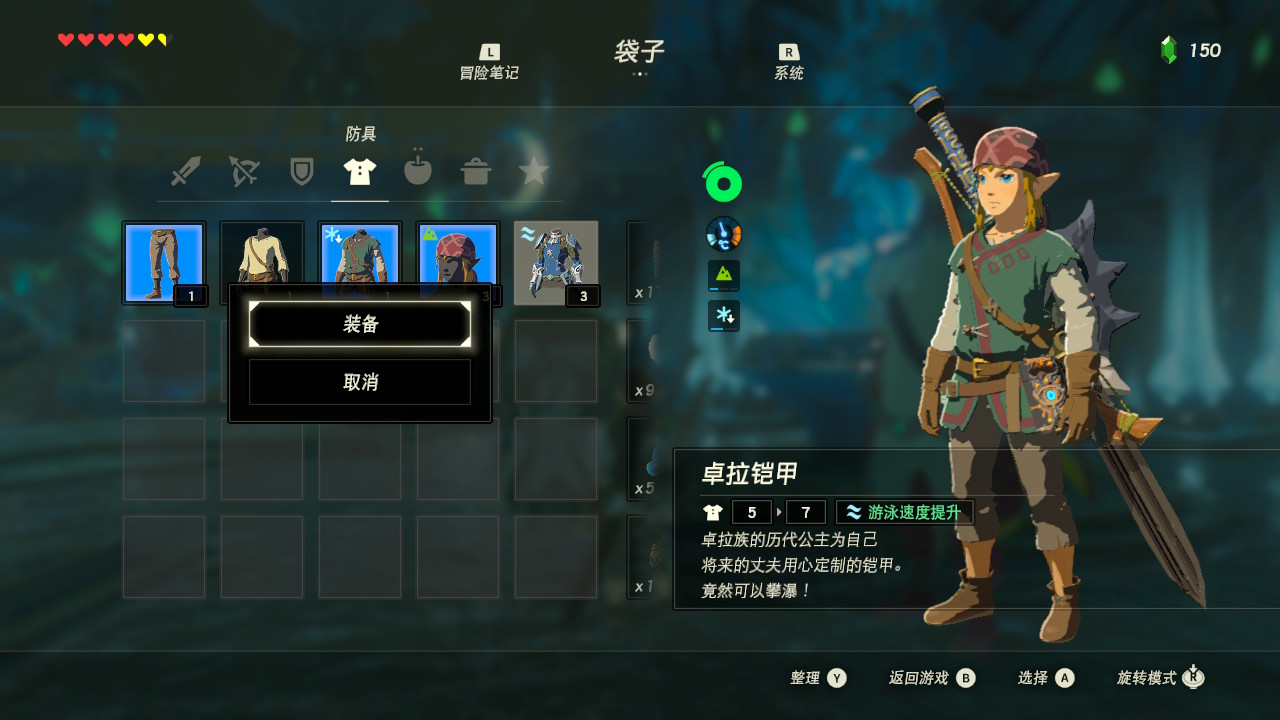Switch to the sword weapons tab
This screenshot has width=1280, height=720.
point(185,172)
